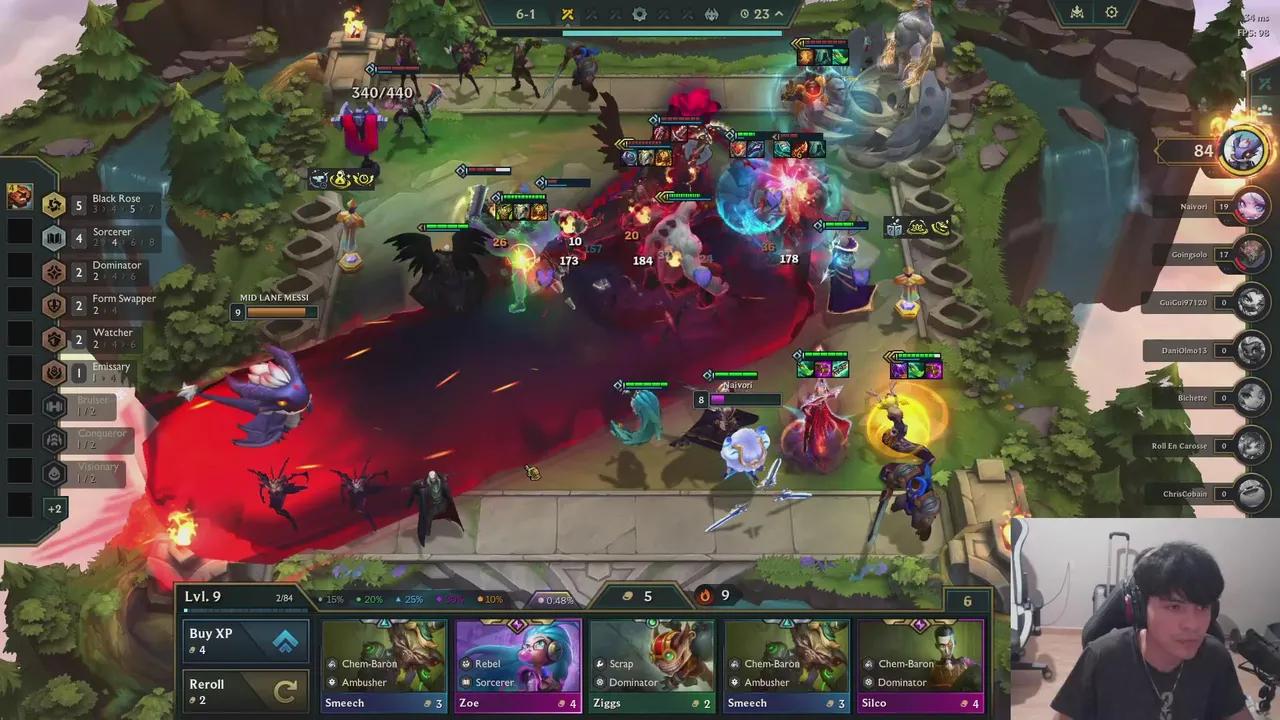
Task: Select the Emissary trait icon
Action: 54,372
